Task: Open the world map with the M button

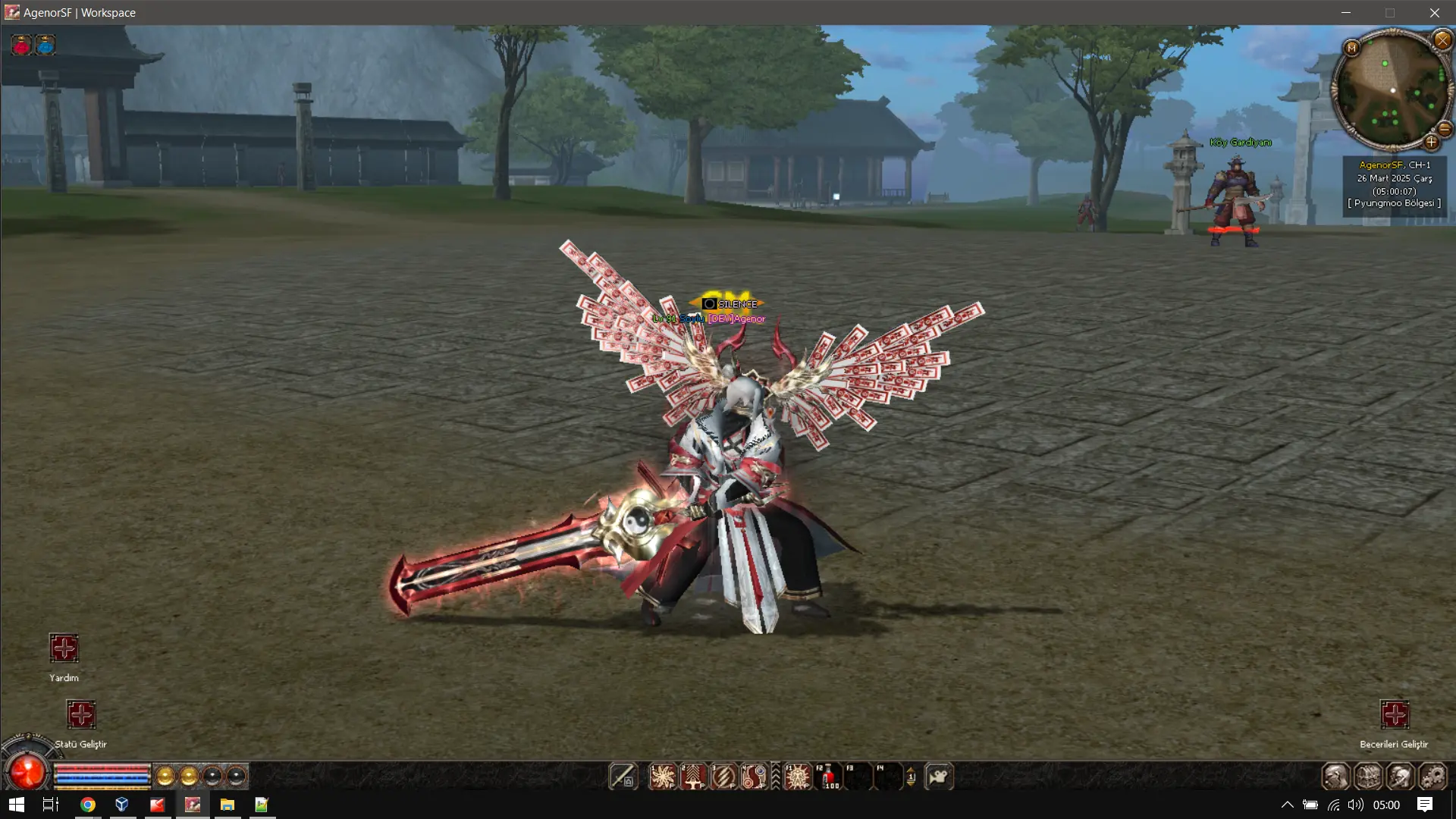Action: 1351,49
